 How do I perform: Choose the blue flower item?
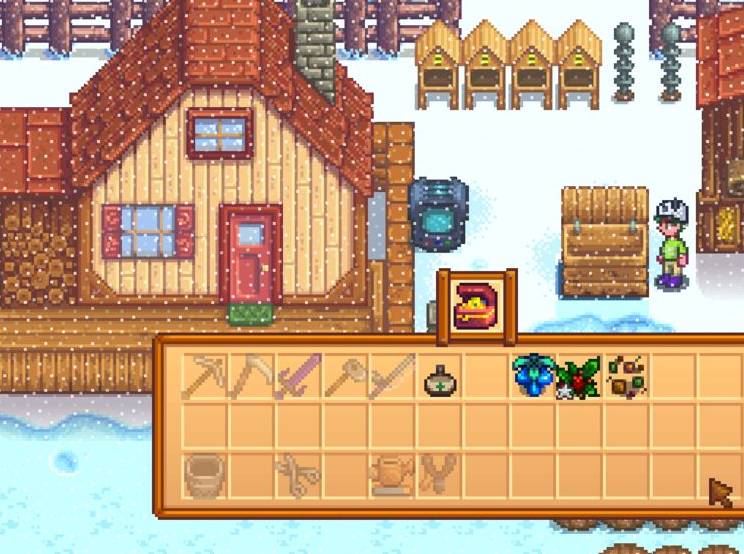[x=532, y=377]
